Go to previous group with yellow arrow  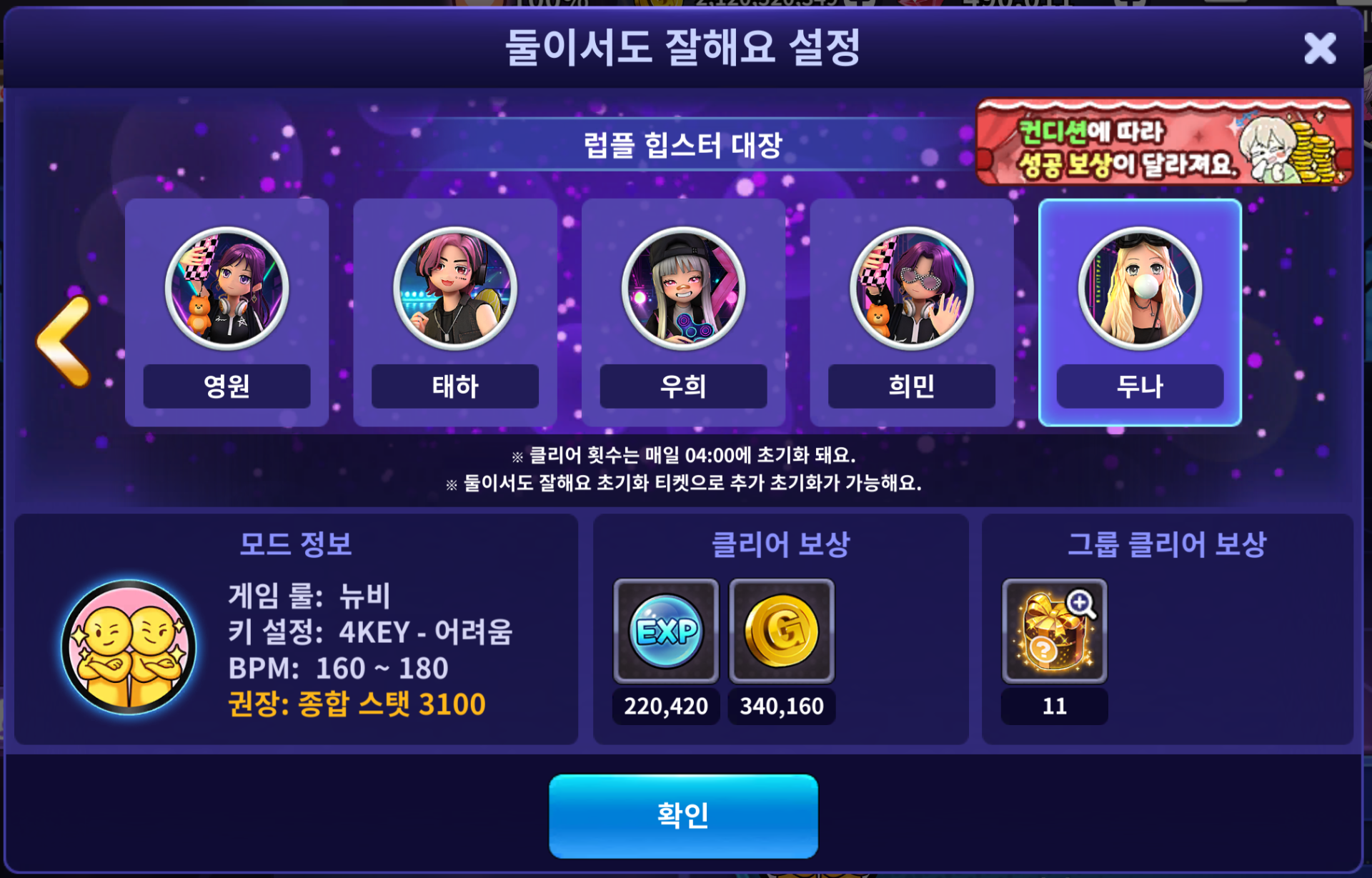click(x=66, y=341)
